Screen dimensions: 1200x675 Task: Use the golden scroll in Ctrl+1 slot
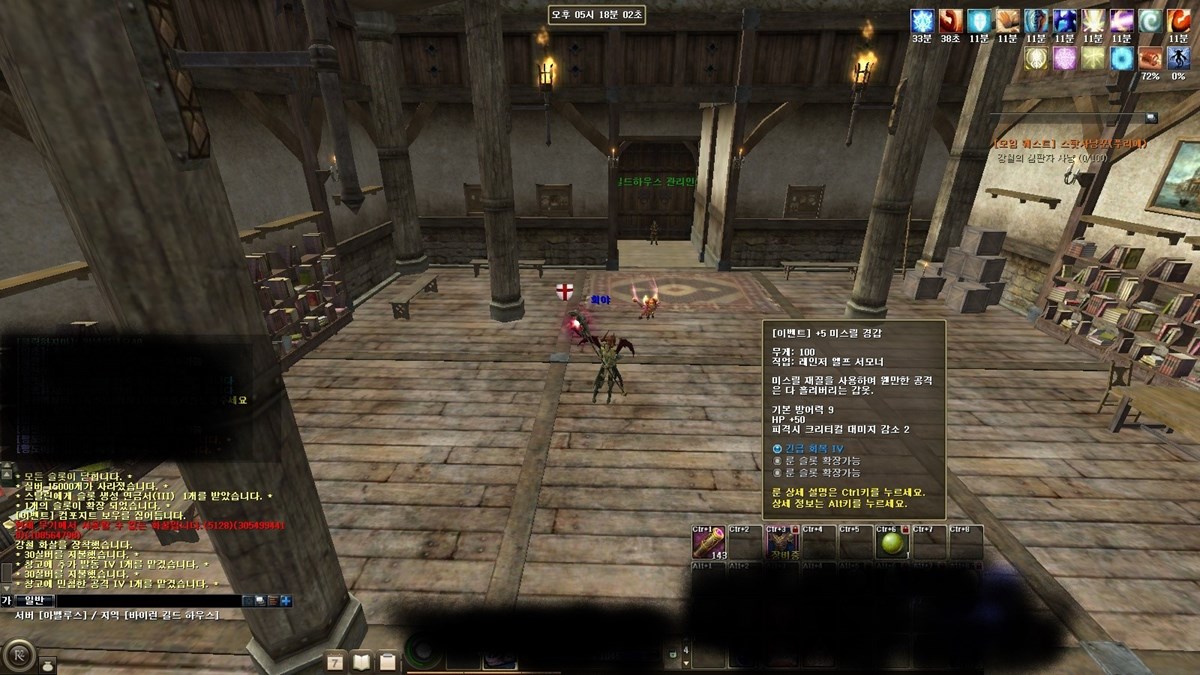pos(709,543)
